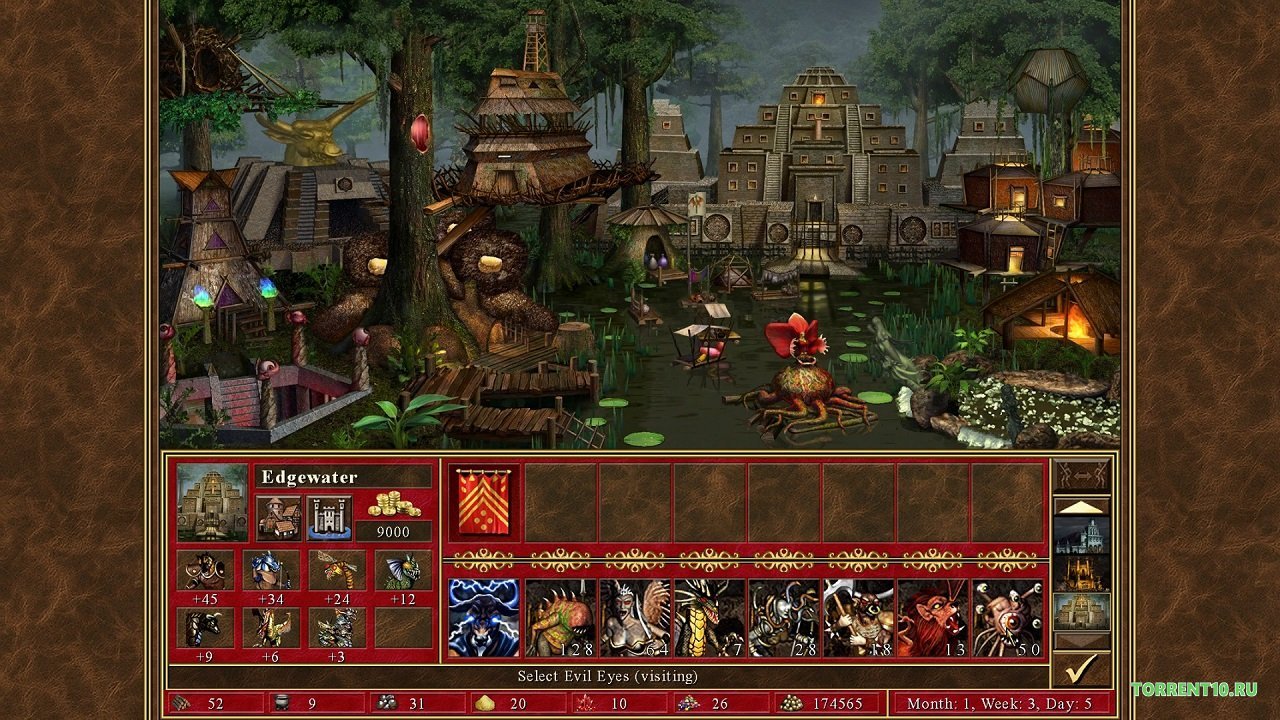Image resolution: width=1280 pixels, height=720 pixels.
Task: Select the 64 harpies army stack
Action: (634, 618)
